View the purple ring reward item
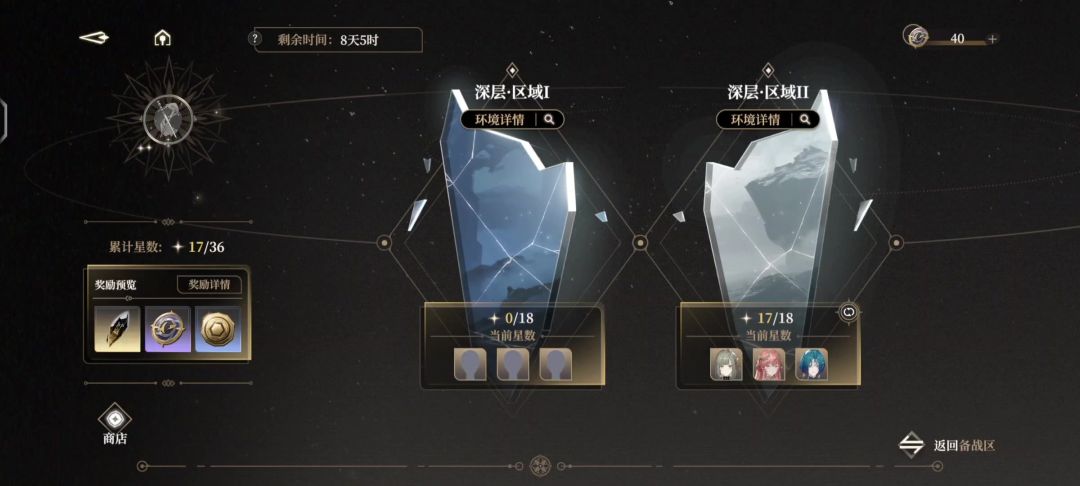Viewport: 1080px width, 486px height. 167,329
